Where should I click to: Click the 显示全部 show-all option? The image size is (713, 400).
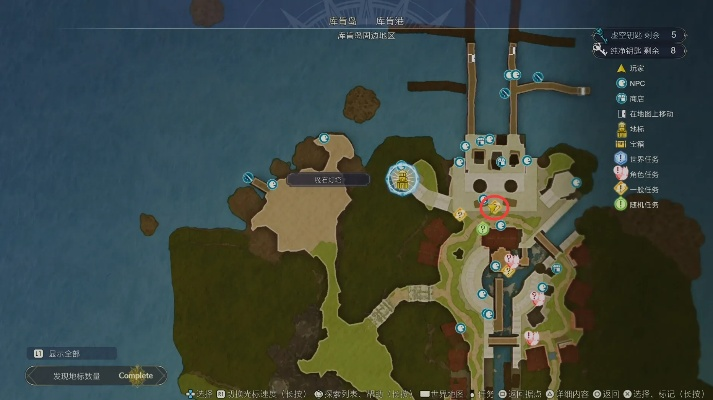(x=72, y=353)
